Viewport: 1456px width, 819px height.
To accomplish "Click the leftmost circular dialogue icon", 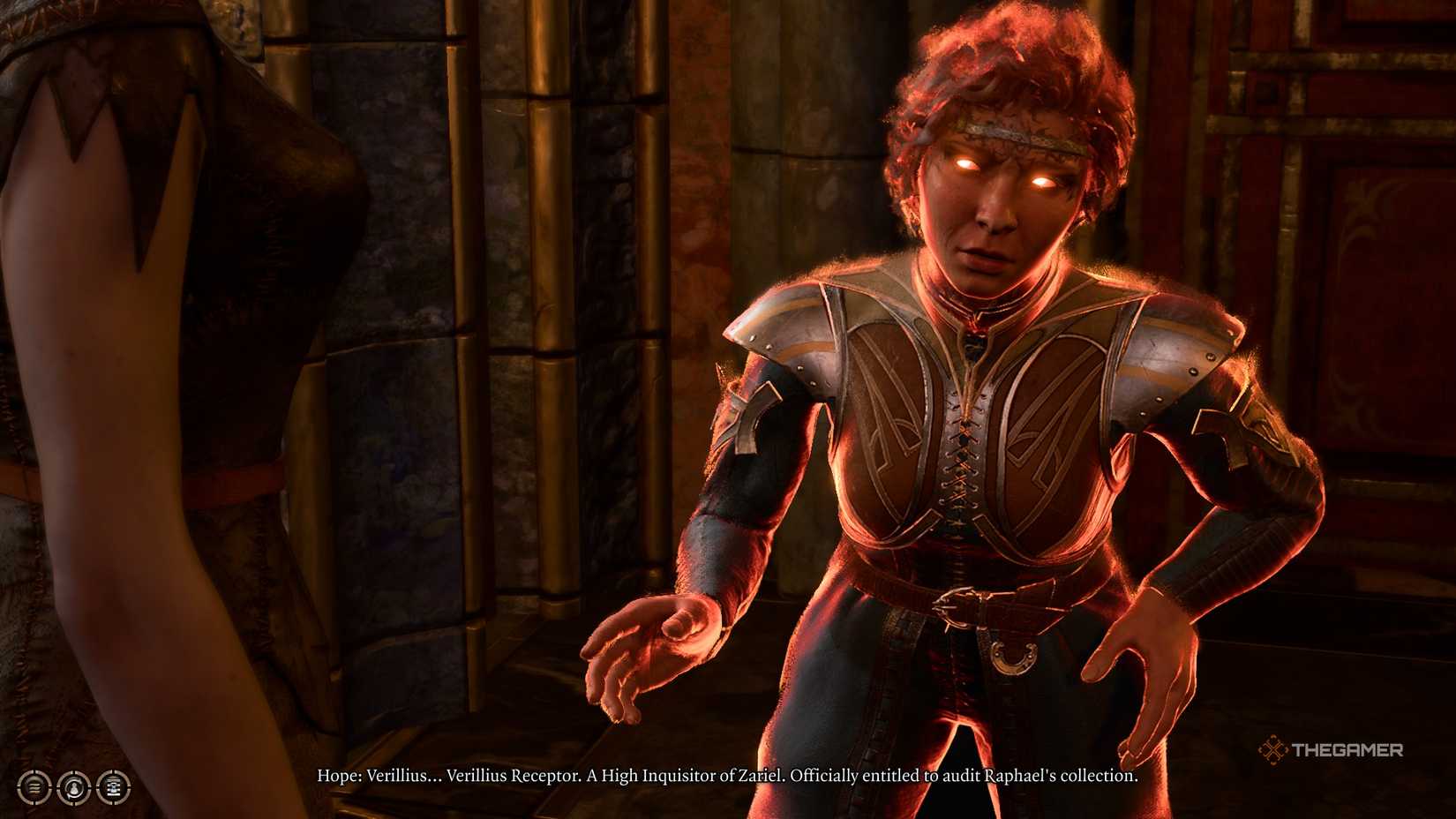I will pos(34,788).
